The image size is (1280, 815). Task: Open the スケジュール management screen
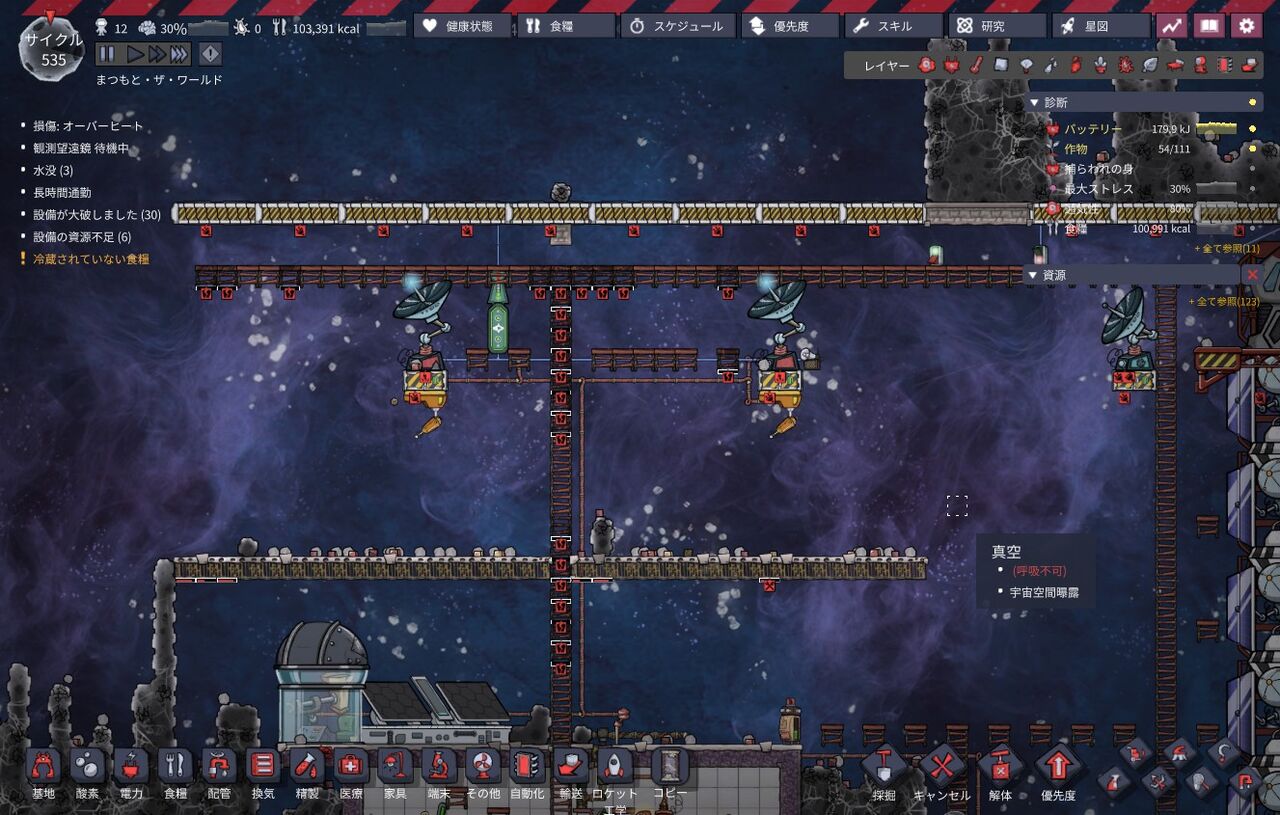point(677,26)
